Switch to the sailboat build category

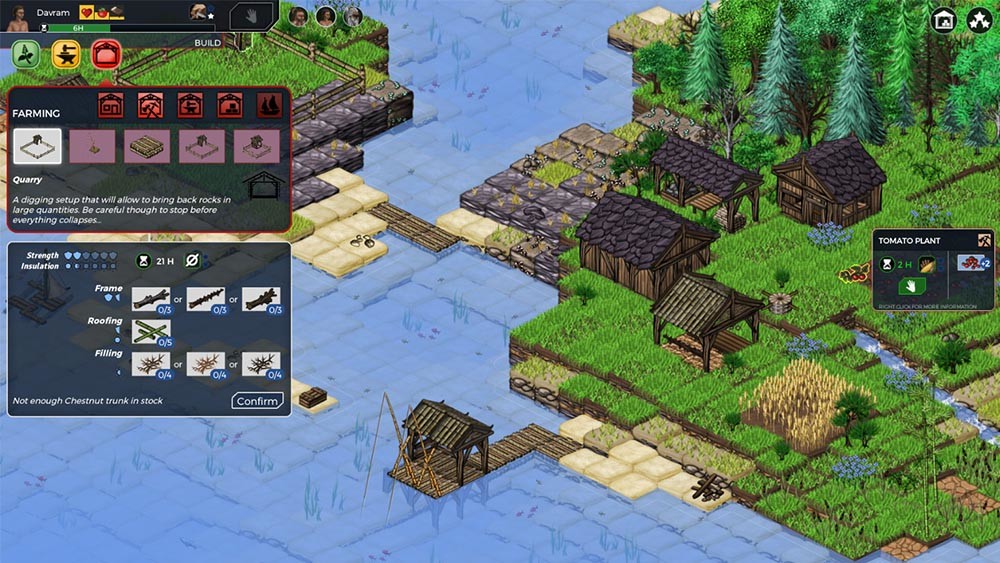pyautogui.click(x=270, y=104)
